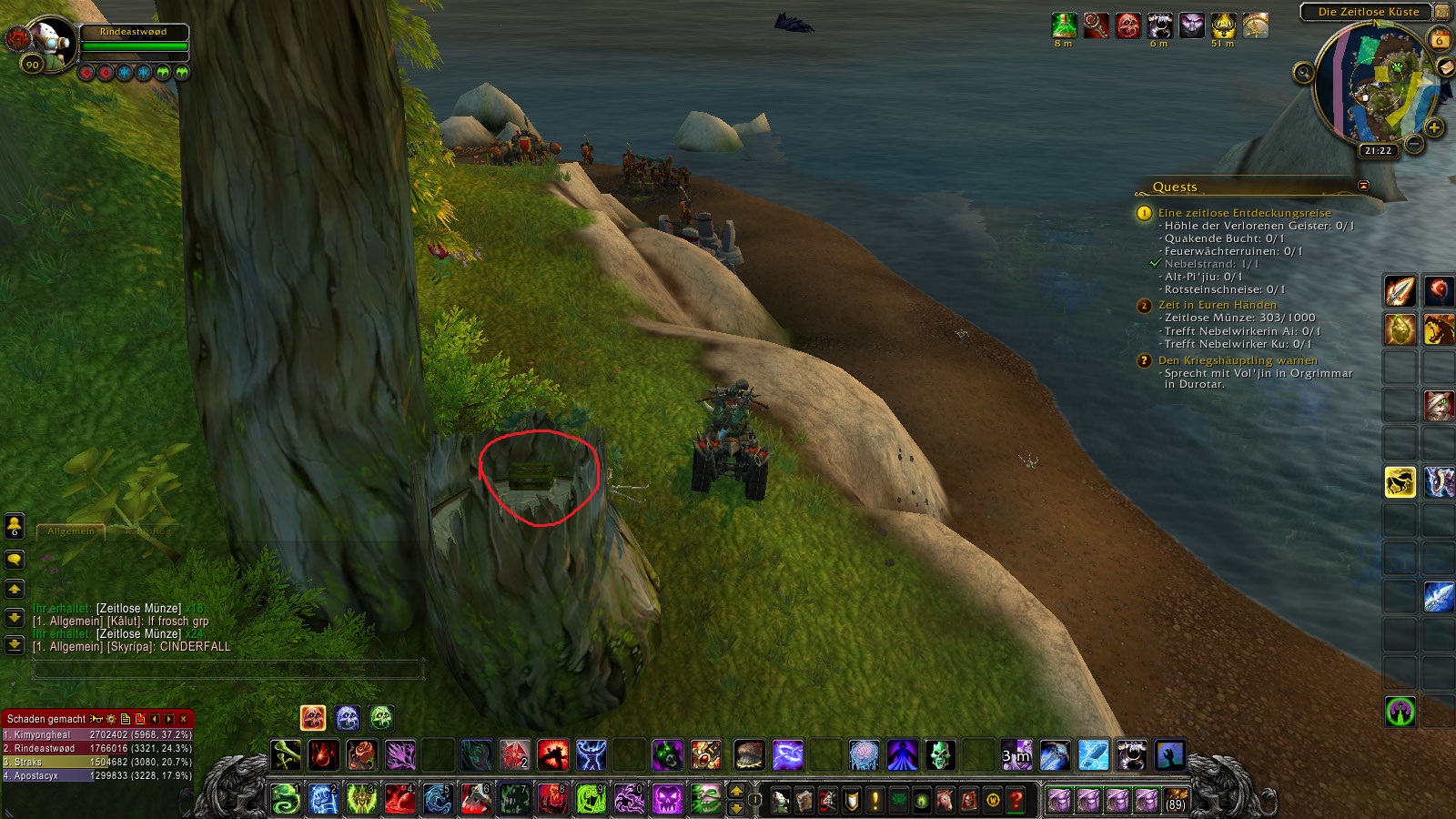The height and width of the screenshot is (819, 1456).
Task: Select quest 'Eine zeitlose Entdeckungsreise' in tracker
Action: click(1244, 213)
